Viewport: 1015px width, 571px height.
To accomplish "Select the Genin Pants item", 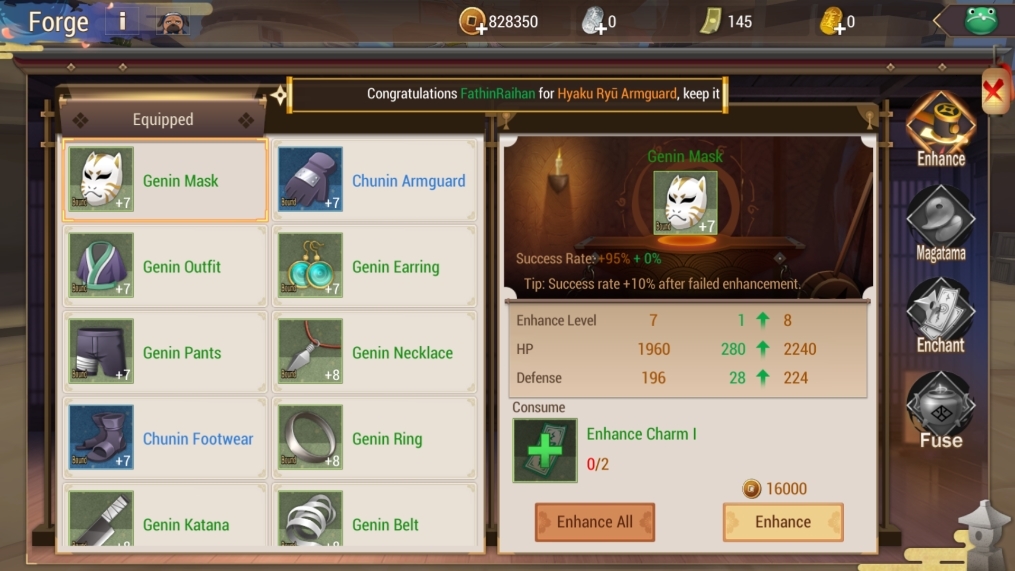I will point(165,352).
